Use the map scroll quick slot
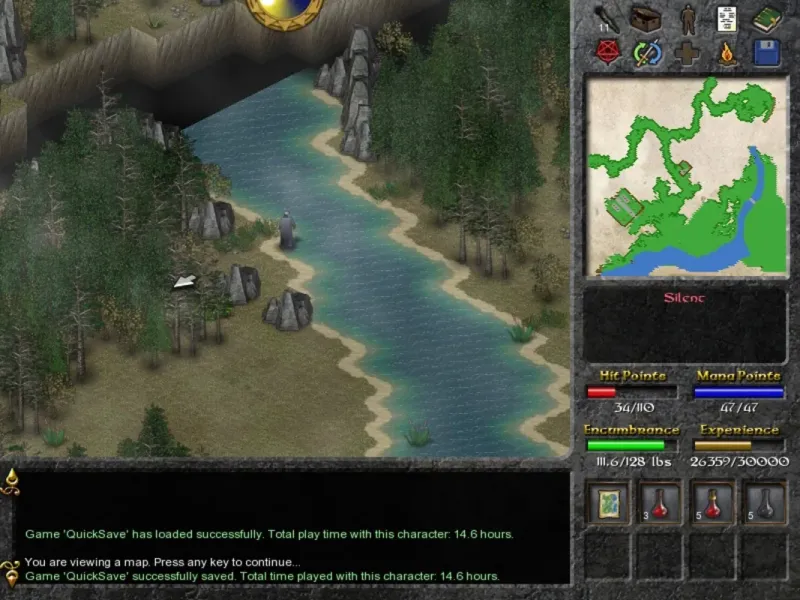This screenshot has height=600, width=800. coord(608,503)
